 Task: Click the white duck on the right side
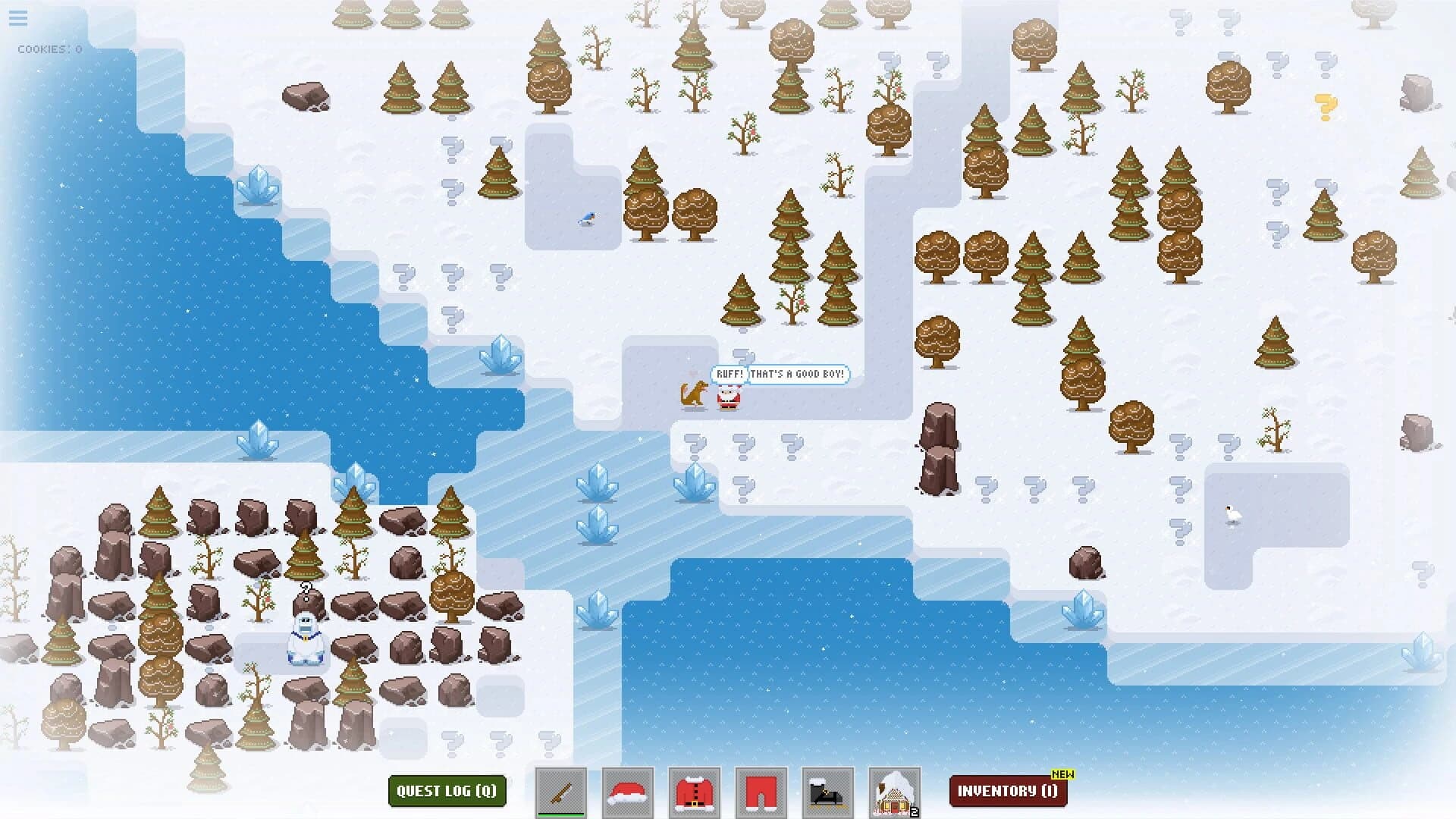(x=1232, y=513)
